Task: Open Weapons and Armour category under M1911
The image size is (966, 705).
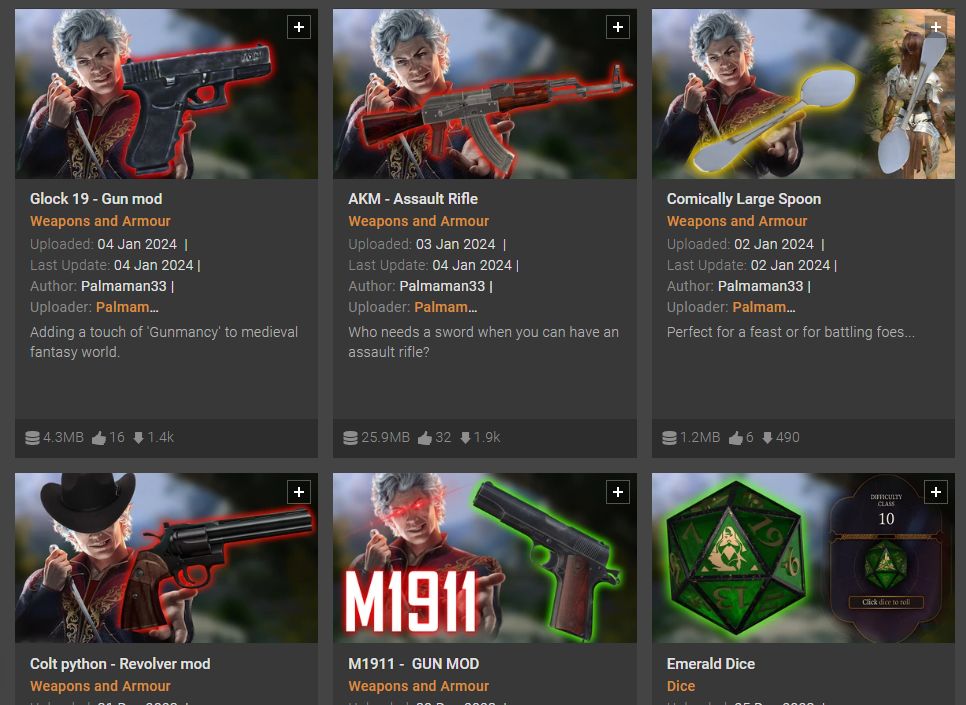Action: coord(418,686)
